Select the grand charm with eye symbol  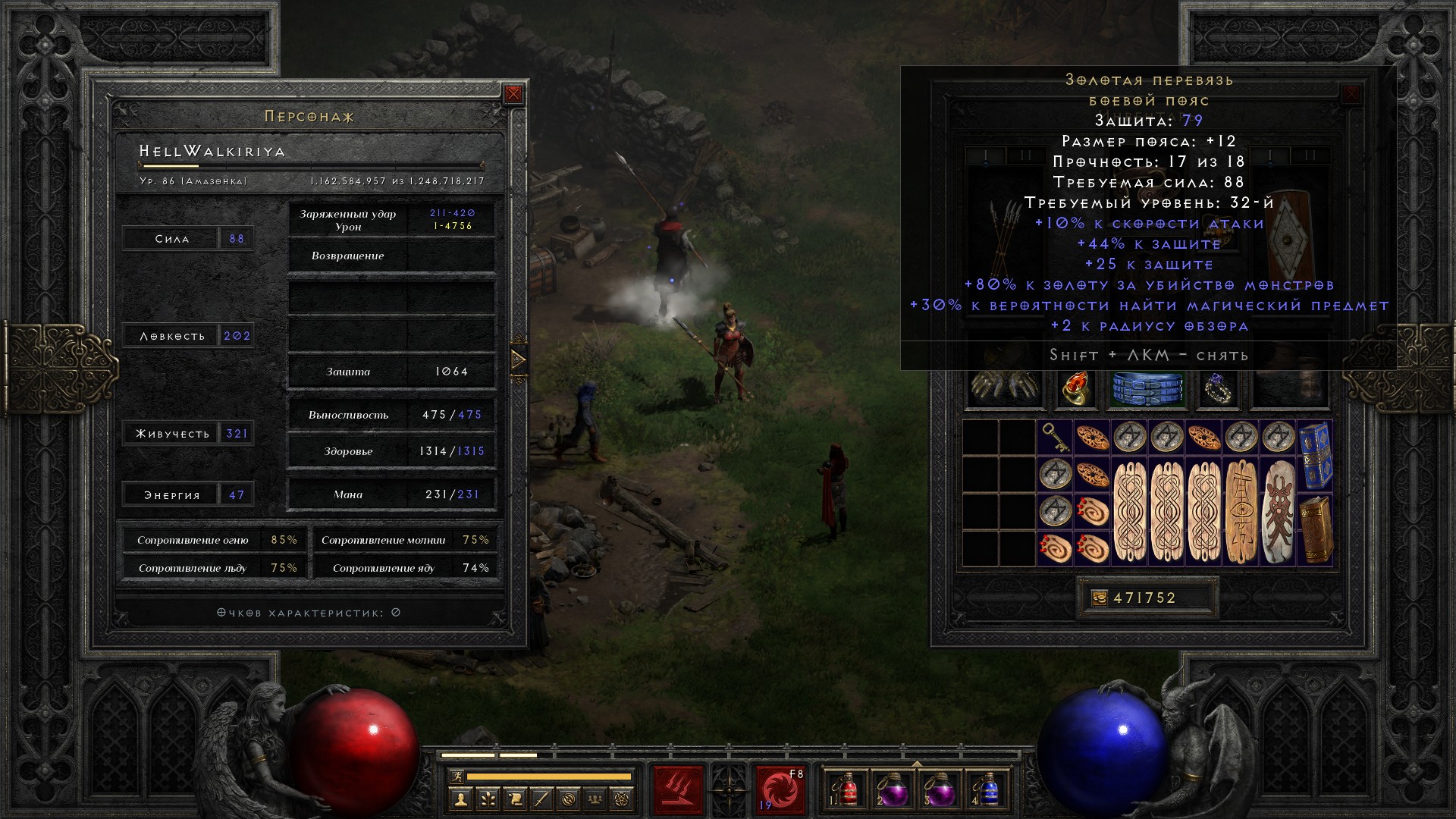point(1241,511)
